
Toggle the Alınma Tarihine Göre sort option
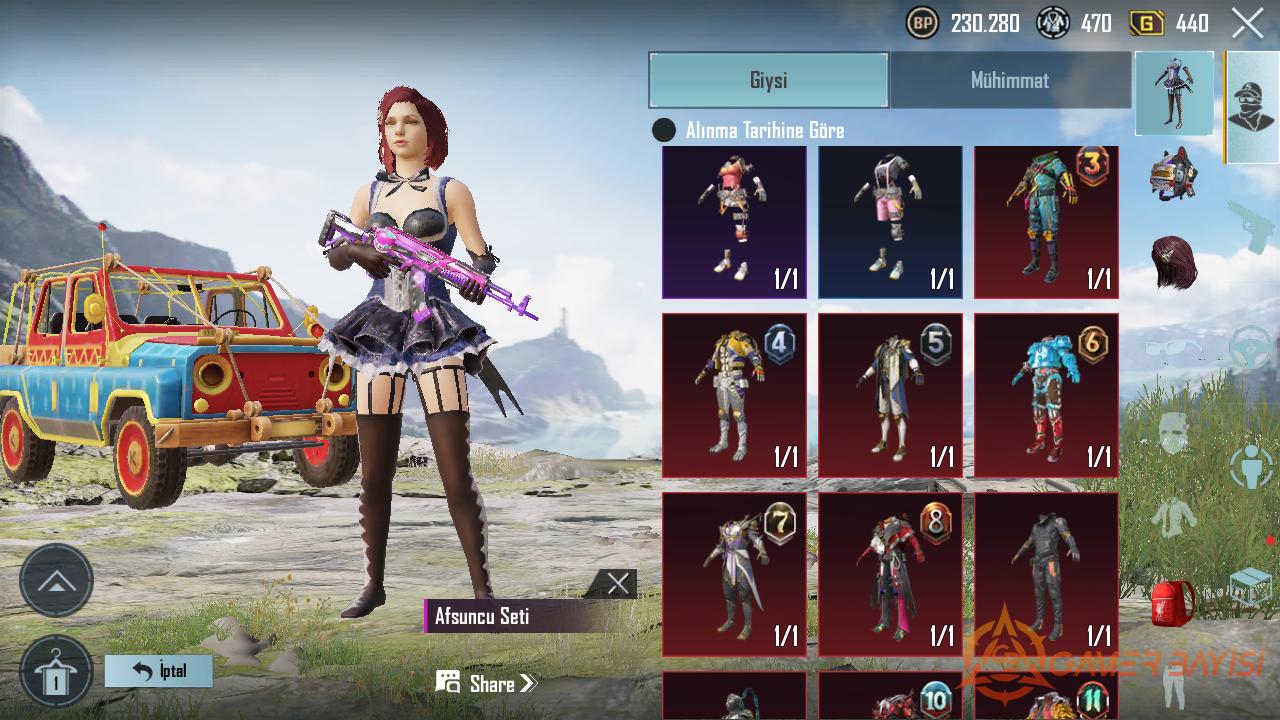tap(664, 130)
